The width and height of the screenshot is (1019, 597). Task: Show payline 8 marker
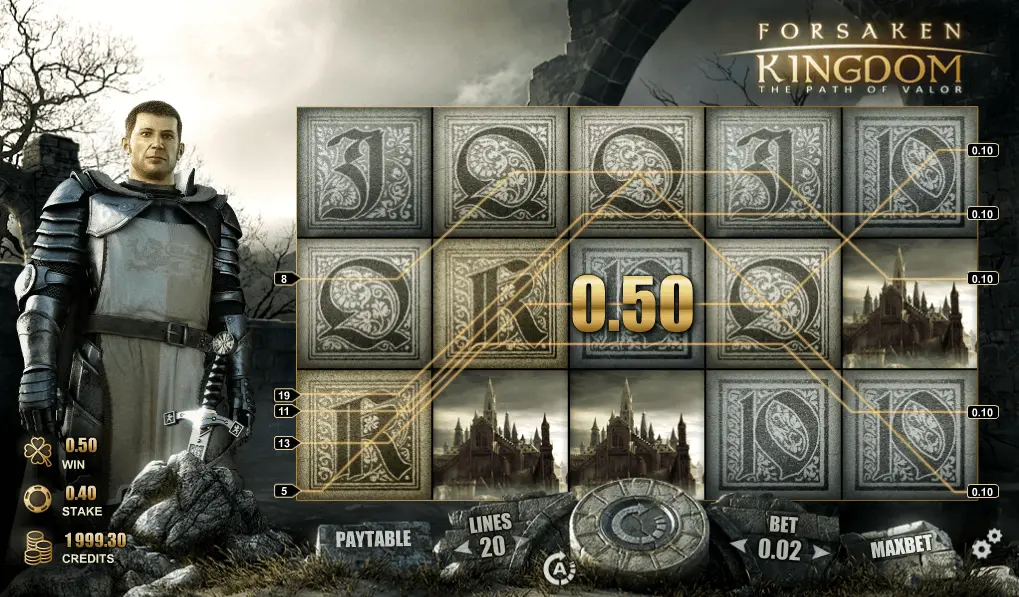[286, 279]
